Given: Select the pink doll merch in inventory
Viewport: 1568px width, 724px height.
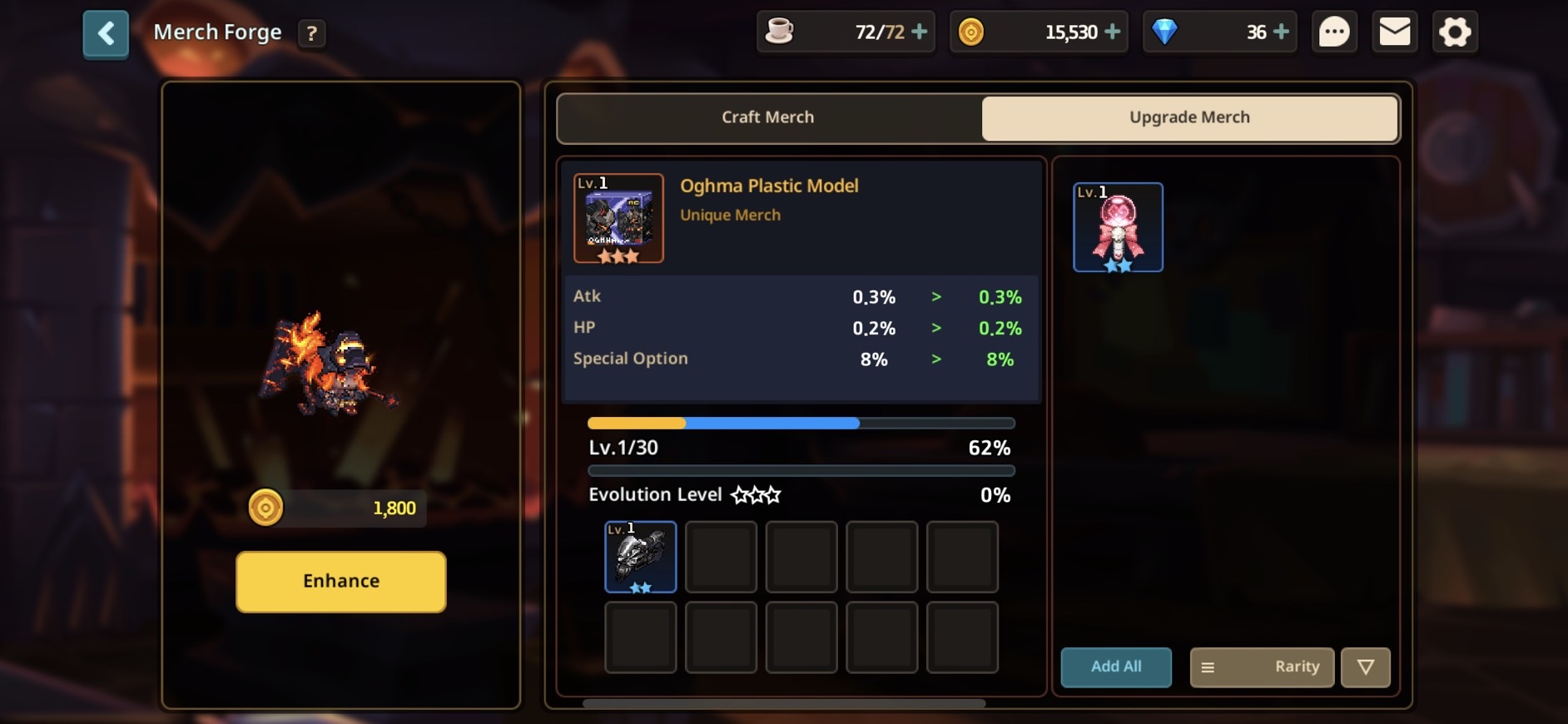Looking at the screenshot, I should (1118, 227).
